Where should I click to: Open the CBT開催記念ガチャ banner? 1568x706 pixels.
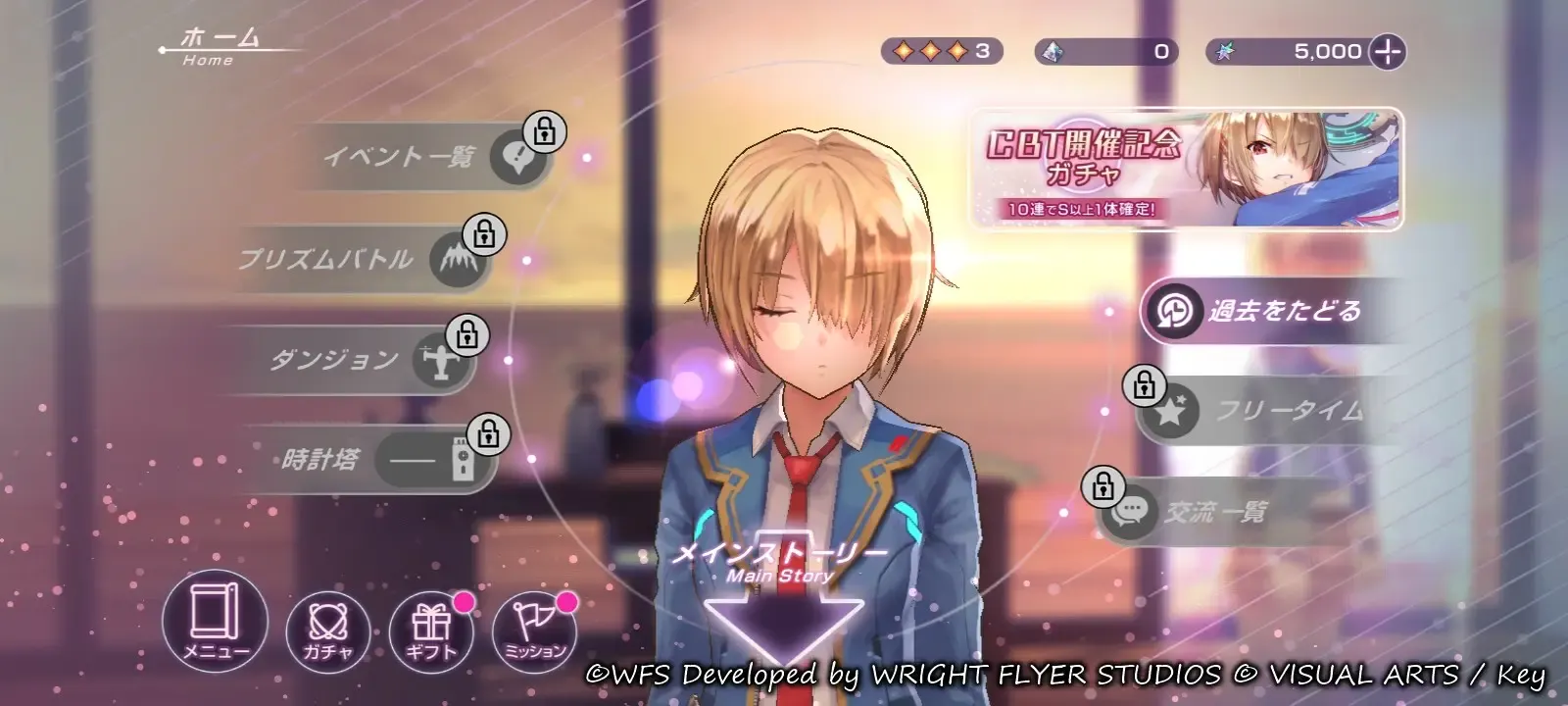pos(1186,170)
